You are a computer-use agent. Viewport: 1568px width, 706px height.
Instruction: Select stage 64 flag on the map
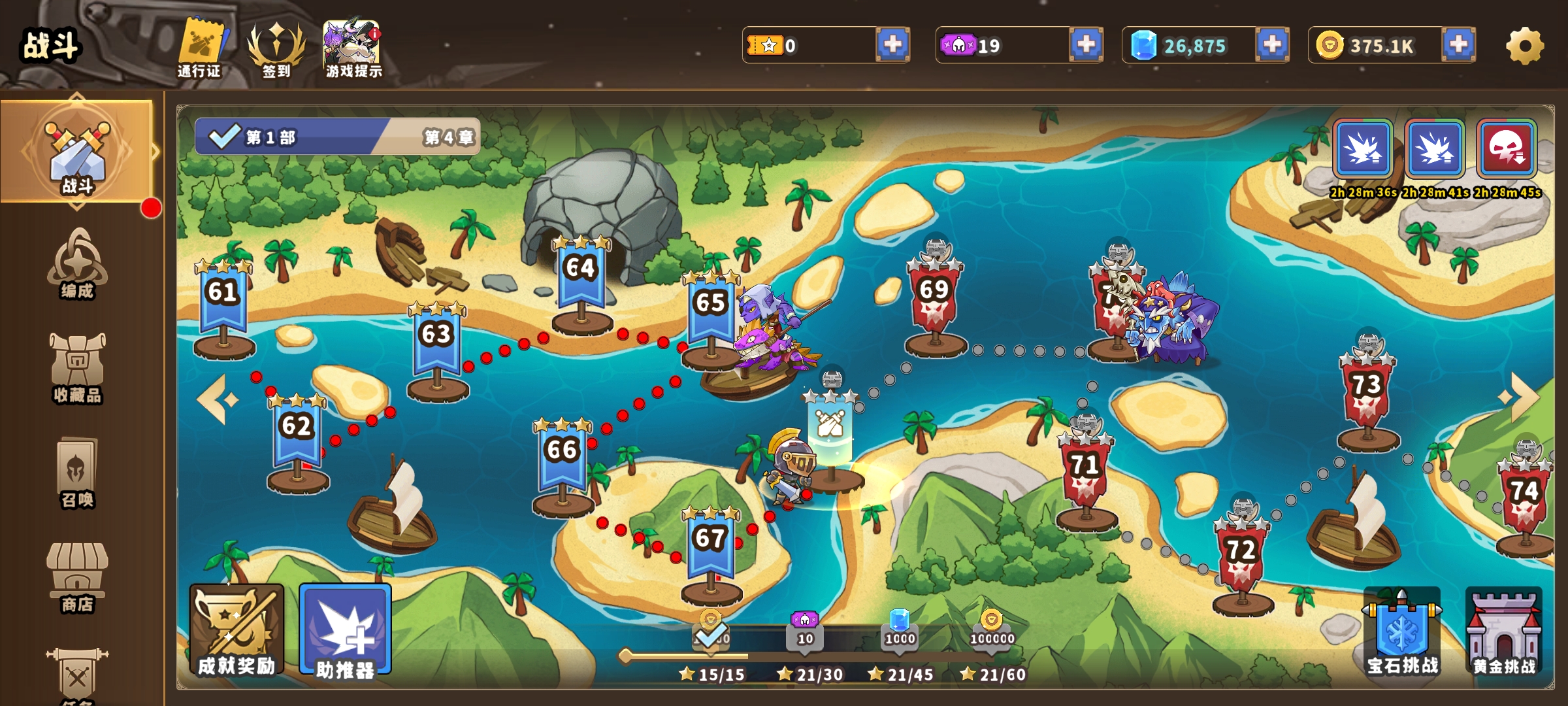[x=581, y=275]
